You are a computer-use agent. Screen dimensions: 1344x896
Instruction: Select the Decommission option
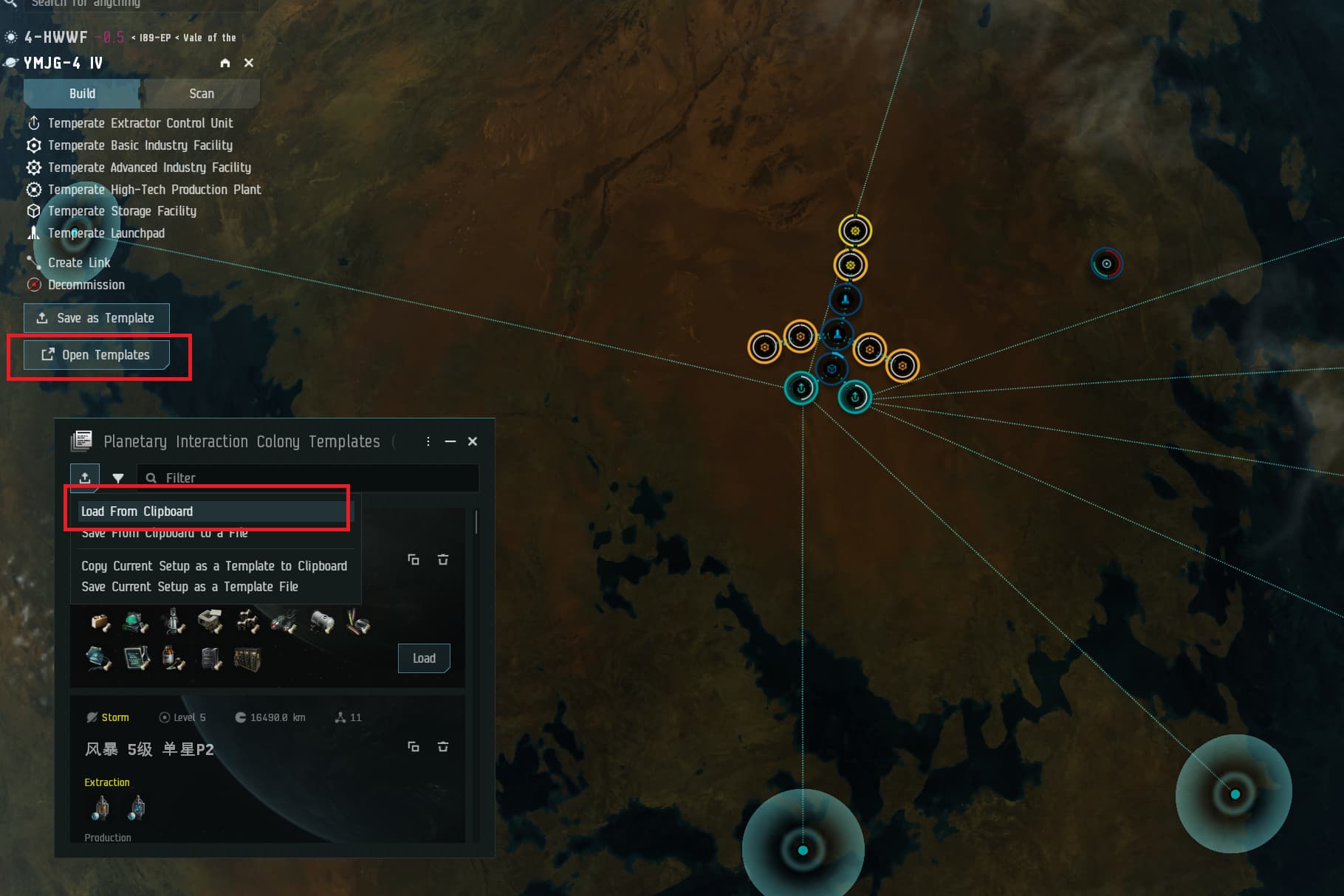coord(86,285)
